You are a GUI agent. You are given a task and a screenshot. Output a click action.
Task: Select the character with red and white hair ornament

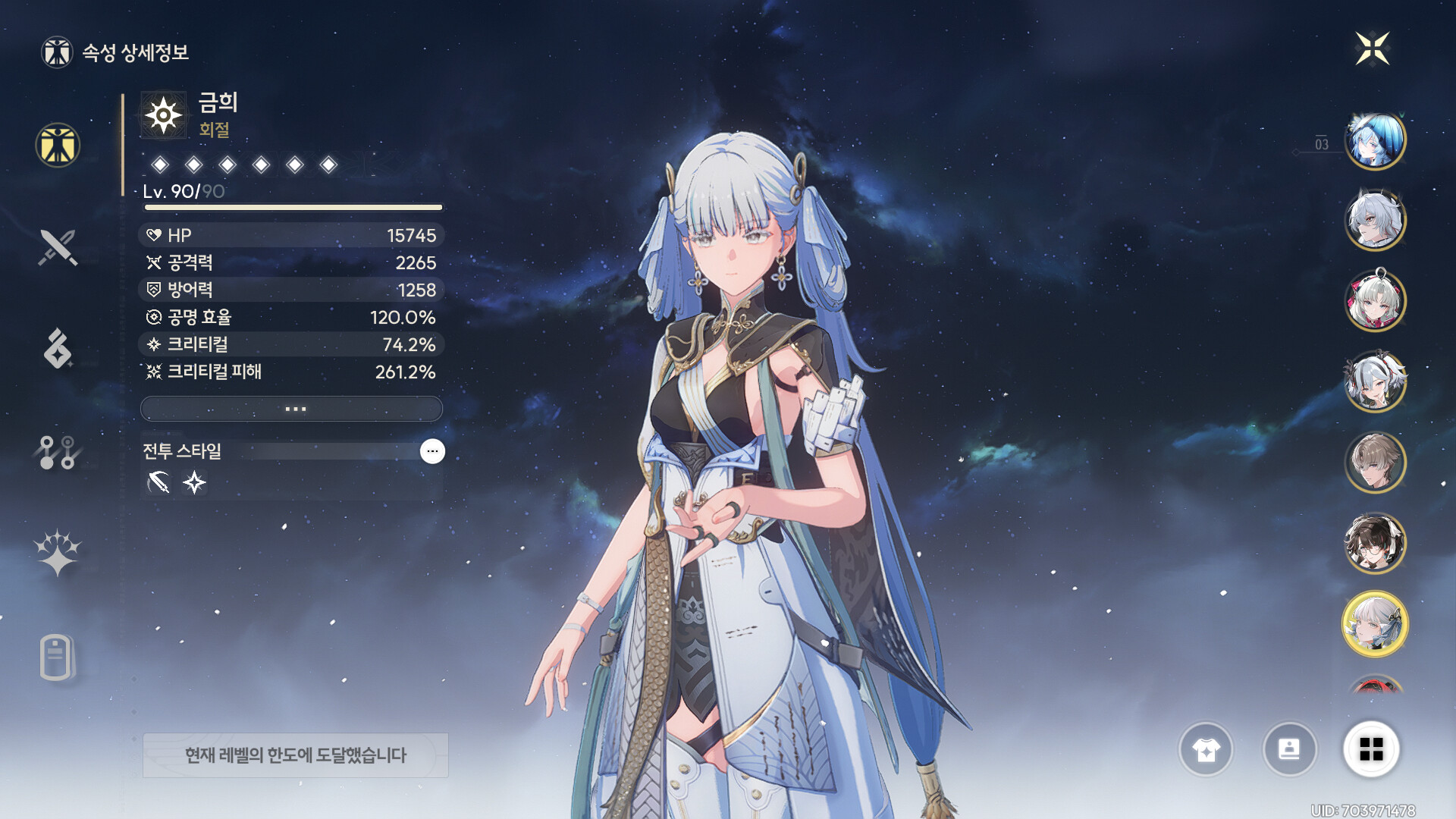pyautogui.click(x=1375, y=301)
